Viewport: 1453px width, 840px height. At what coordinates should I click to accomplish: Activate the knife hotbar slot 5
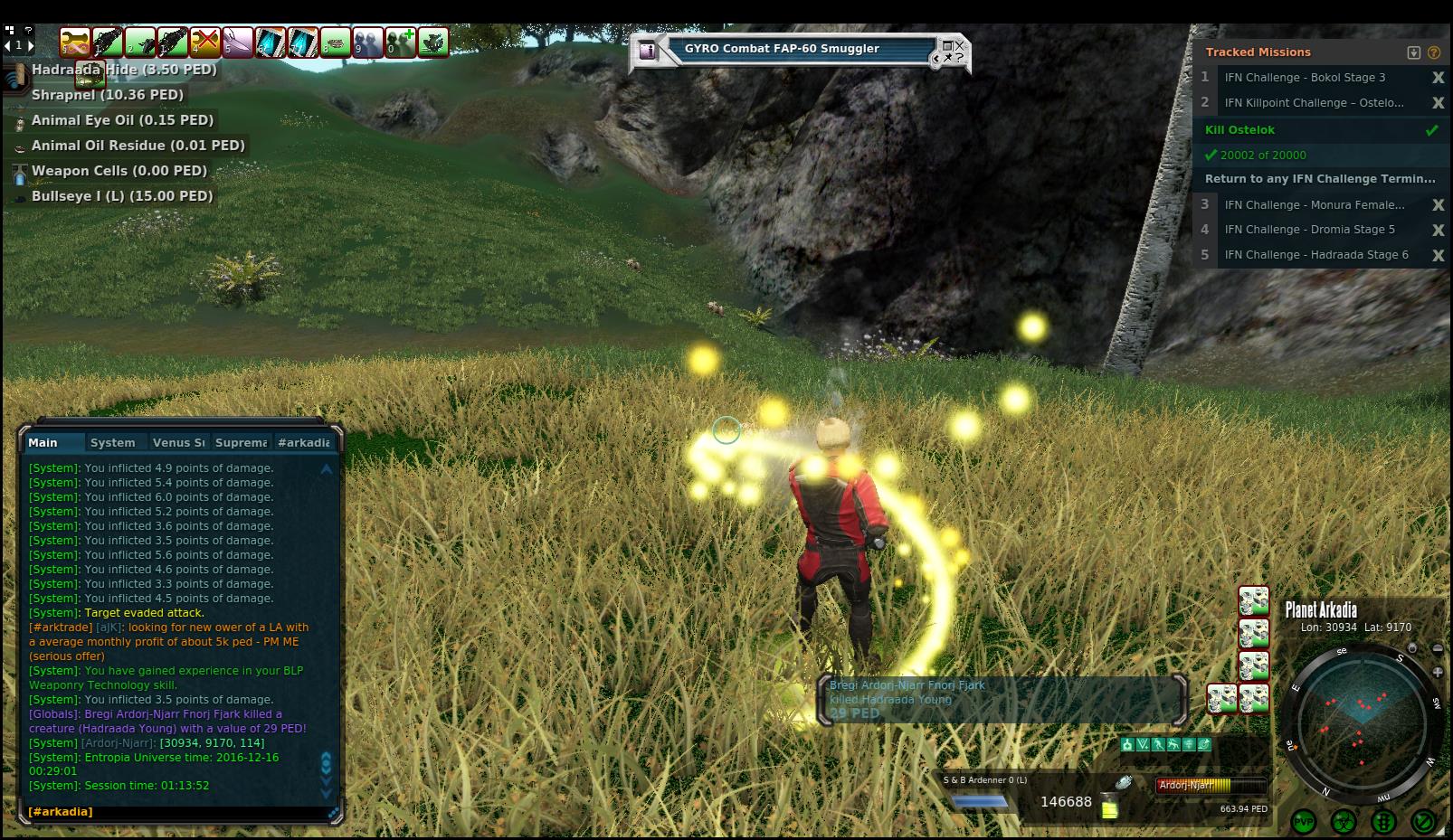(238, 42)
